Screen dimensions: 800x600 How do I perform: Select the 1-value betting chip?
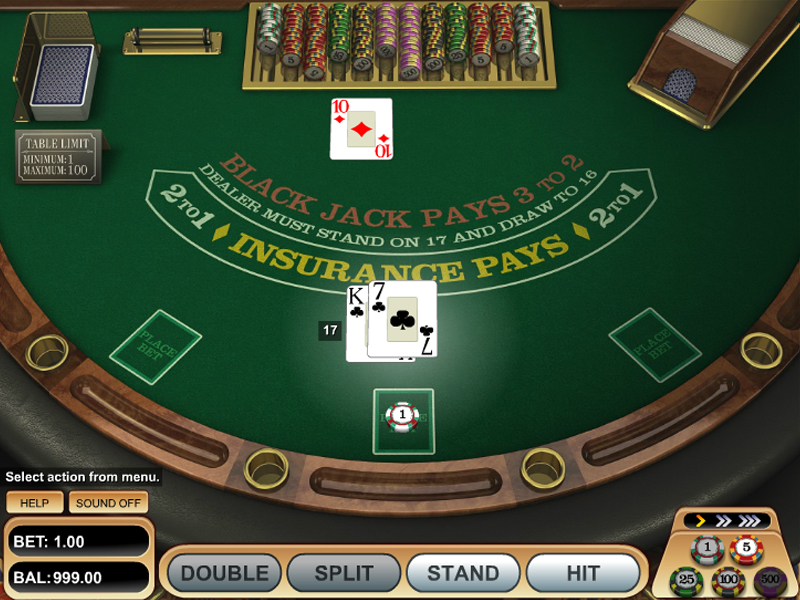(706, 548)
